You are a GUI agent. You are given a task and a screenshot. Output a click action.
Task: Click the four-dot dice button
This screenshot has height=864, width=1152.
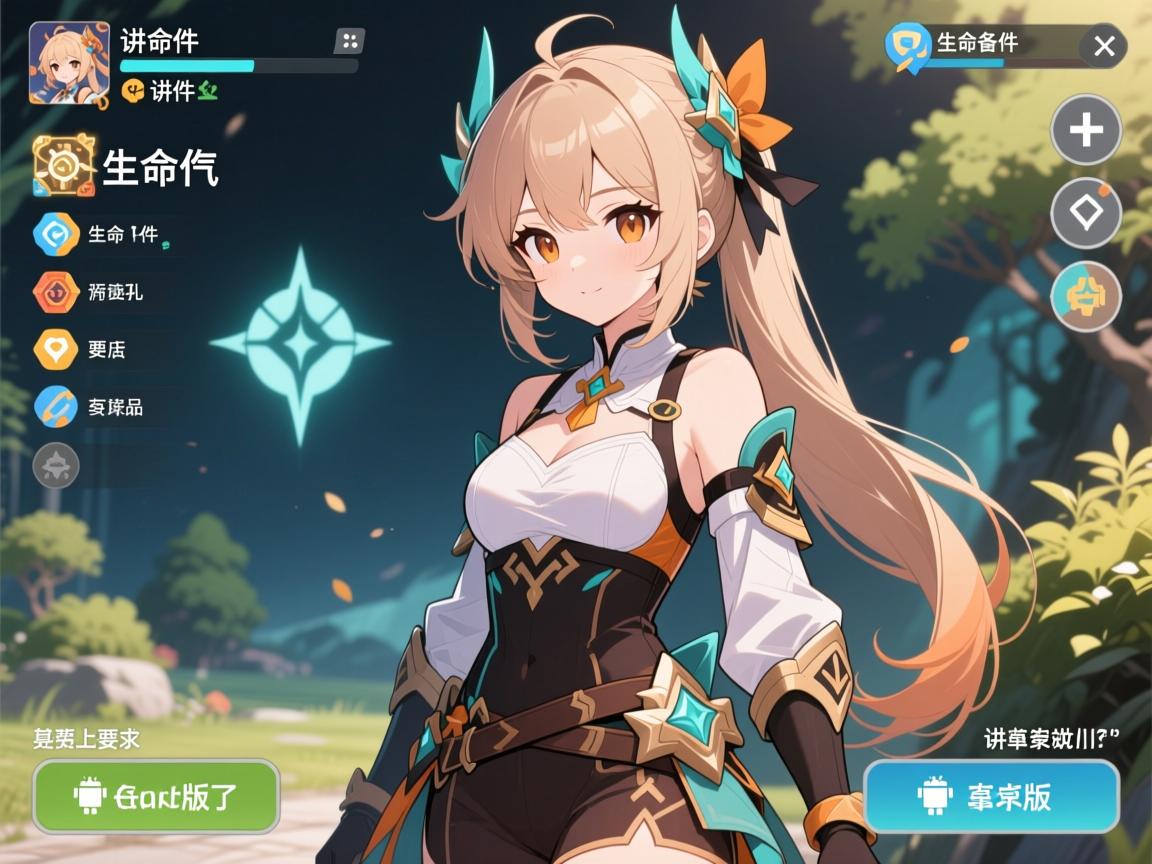click(x=349, y=41)
